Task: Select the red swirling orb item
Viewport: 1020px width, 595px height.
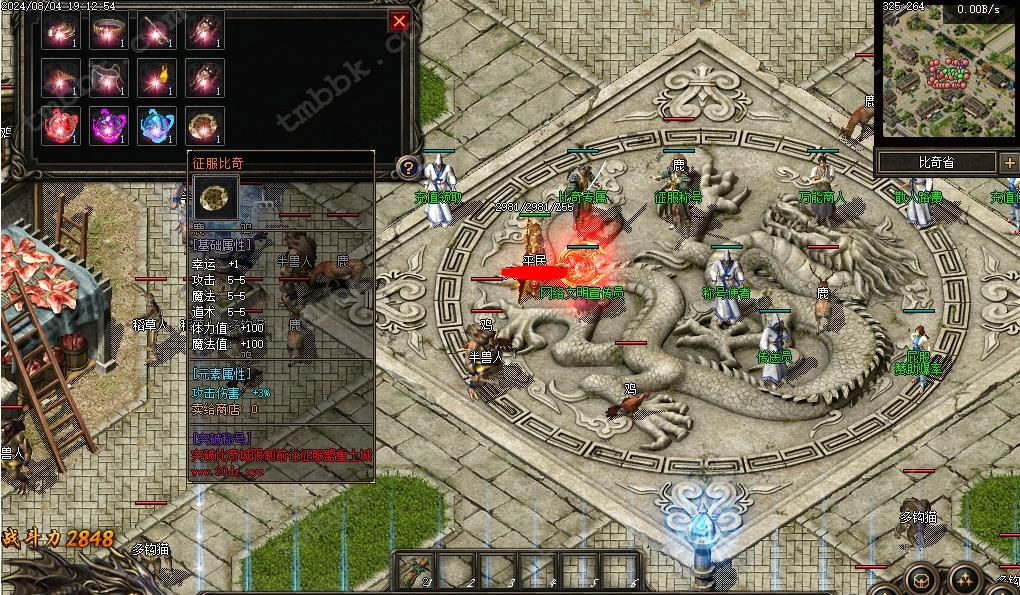Action: click(61, 125)
